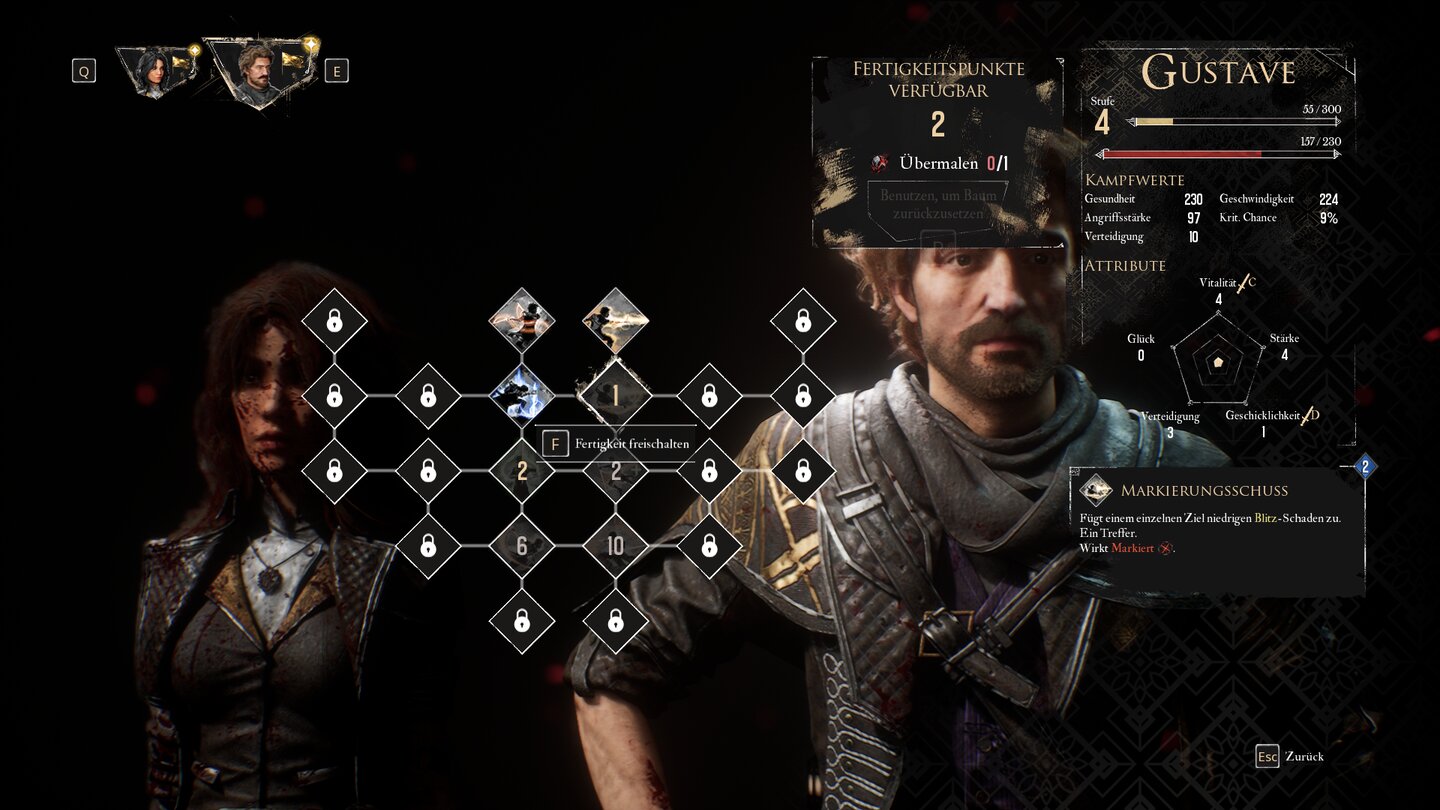The image size is (1440, 810).
Task: Select the Markierungsschuss skill node costing 1
Action: coord(615,396)
